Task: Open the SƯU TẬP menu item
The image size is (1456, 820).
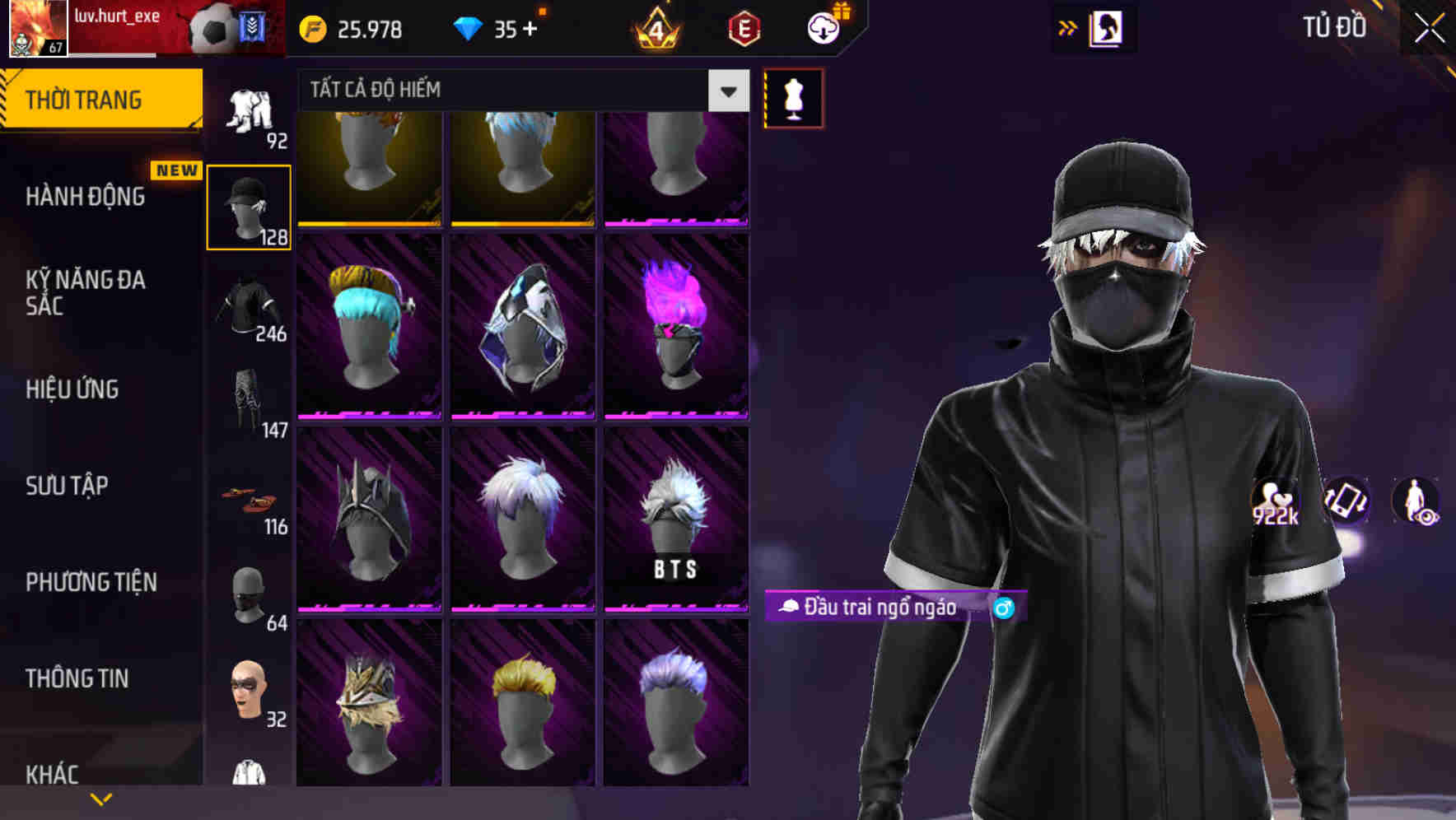Action: pyautogui.click(x=66, y=486)
